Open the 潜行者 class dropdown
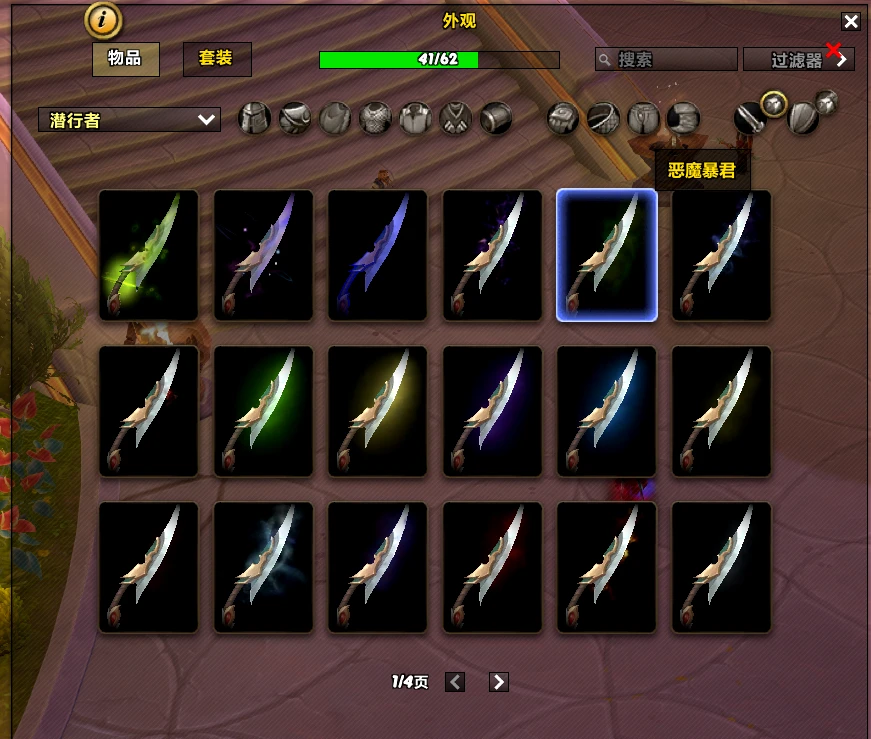Screen dimensions: 871x739 [129, 120]
